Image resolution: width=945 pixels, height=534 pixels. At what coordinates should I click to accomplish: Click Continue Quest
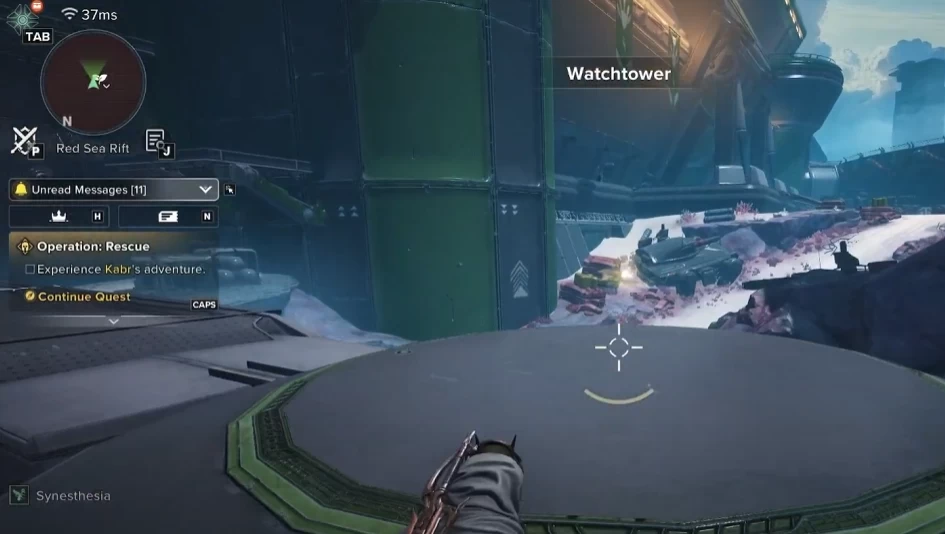83,296
